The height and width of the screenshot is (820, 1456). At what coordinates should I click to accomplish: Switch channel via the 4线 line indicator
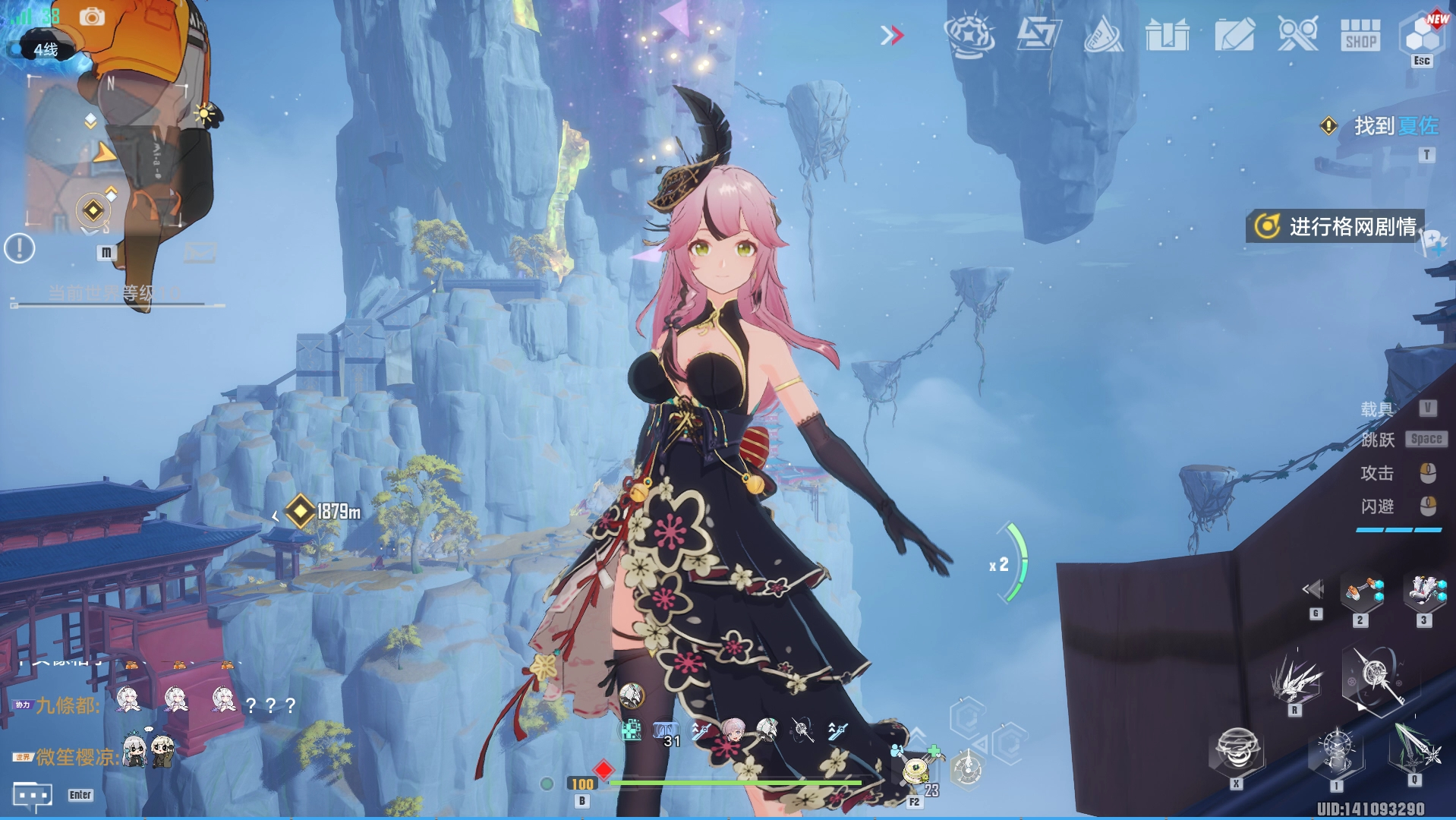[x=44, y=50]
